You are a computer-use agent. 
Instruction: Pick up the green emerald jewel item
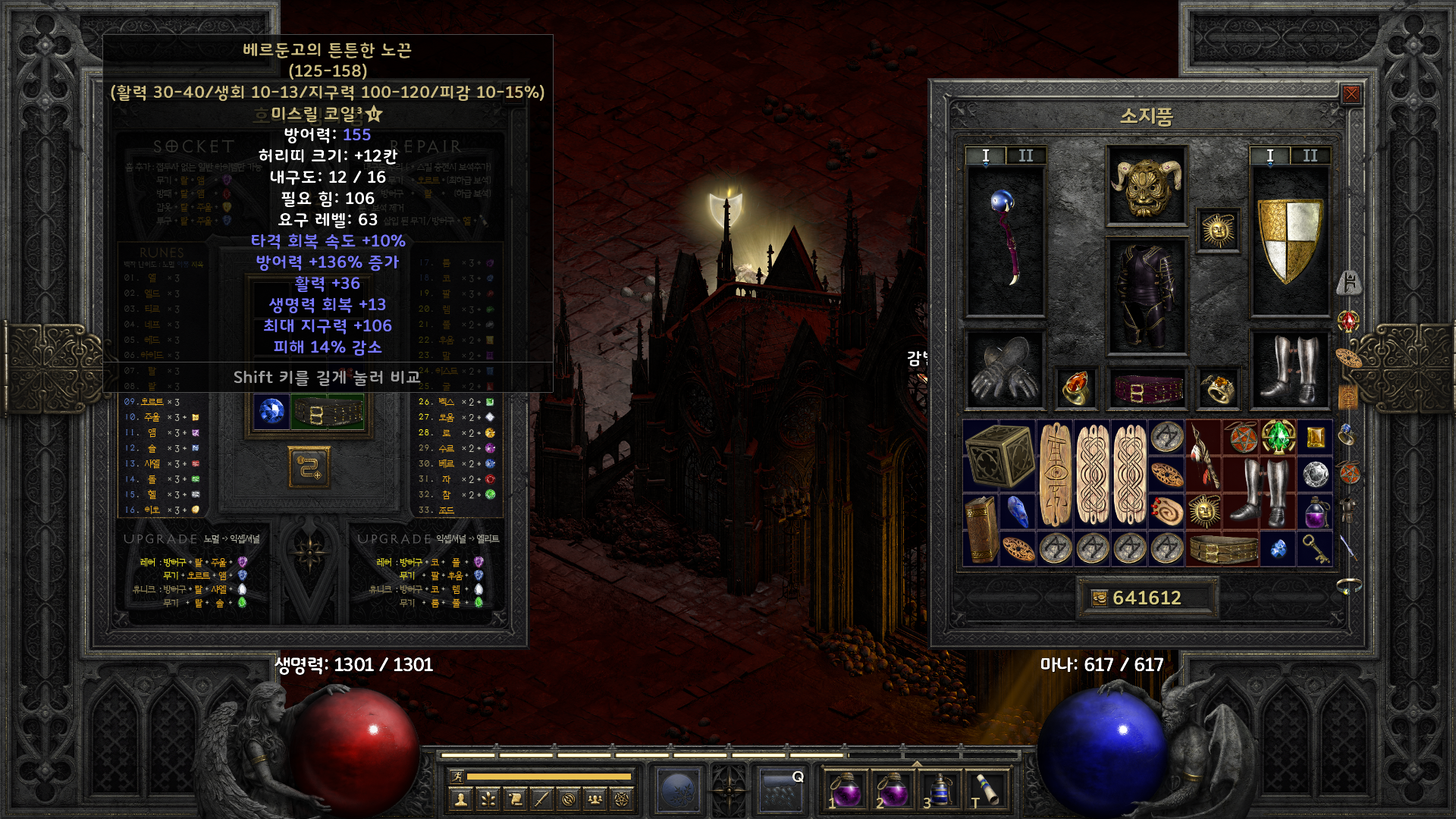coord(1279,436)
